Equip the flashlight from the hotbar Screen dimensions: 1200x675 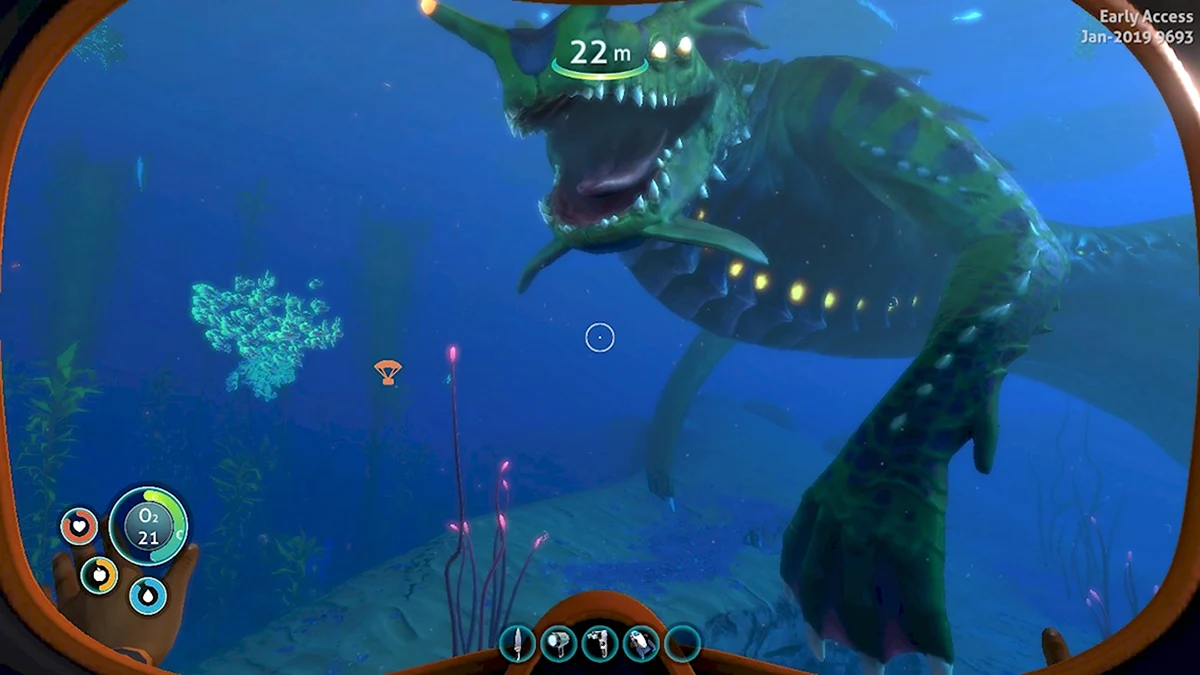(558, 643)
